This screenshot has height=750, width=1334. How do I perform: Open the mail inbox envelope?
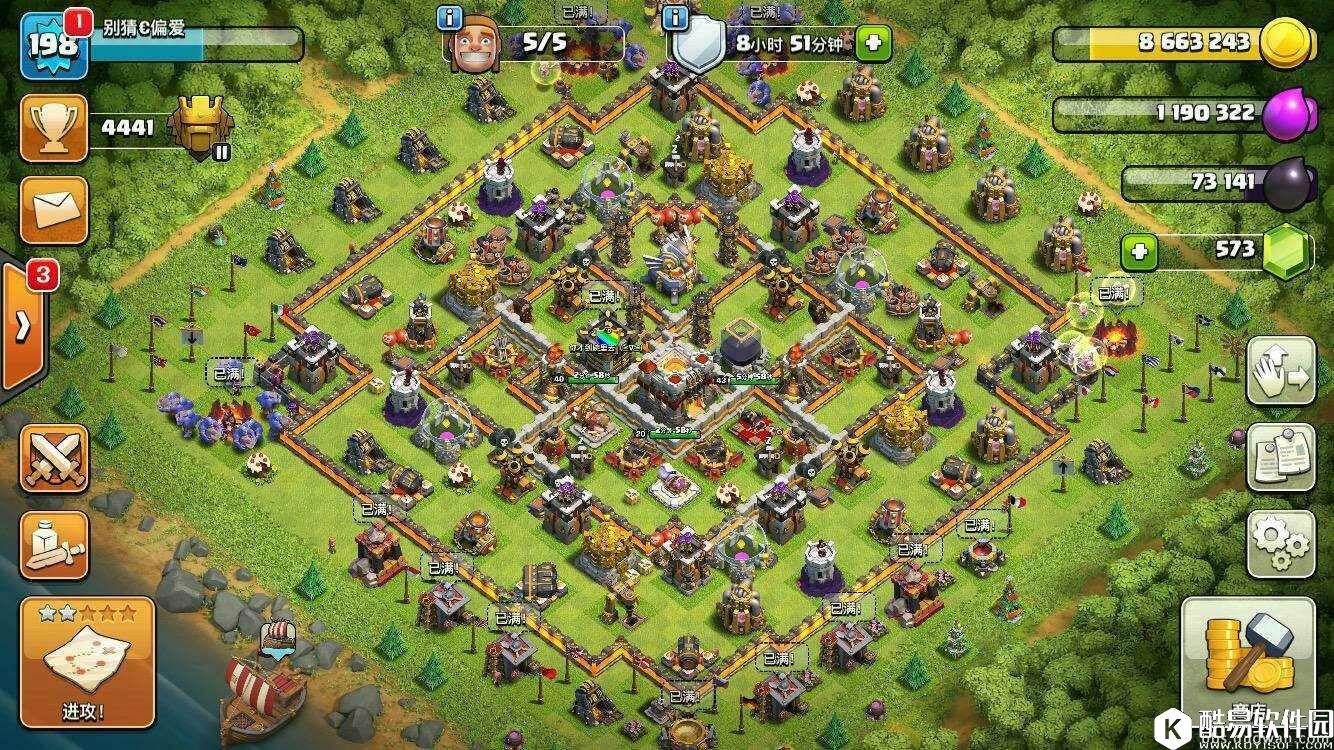tap(54, 209)
